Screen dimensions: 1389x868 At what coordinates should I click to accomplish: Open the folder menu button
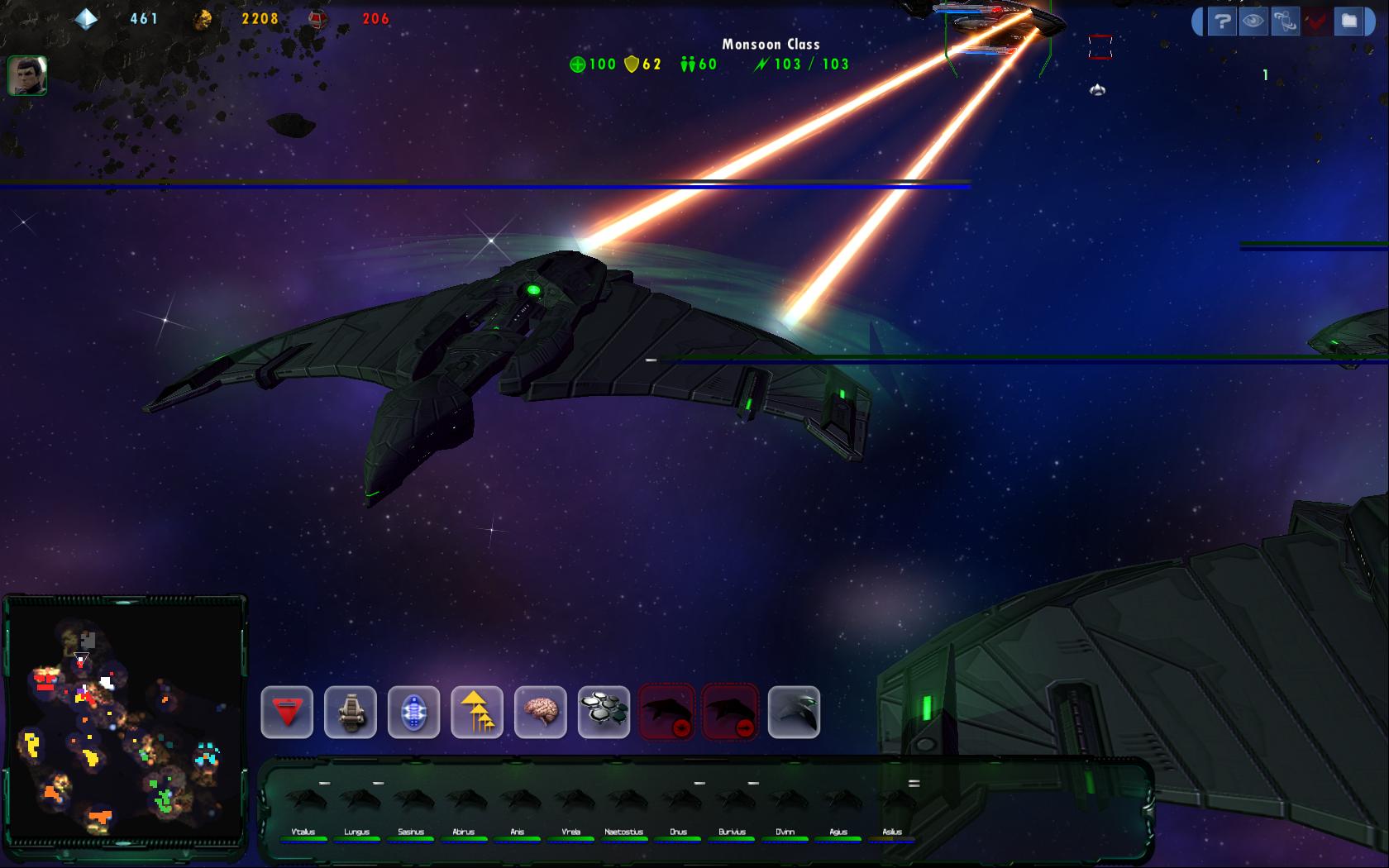point(1349,21)
